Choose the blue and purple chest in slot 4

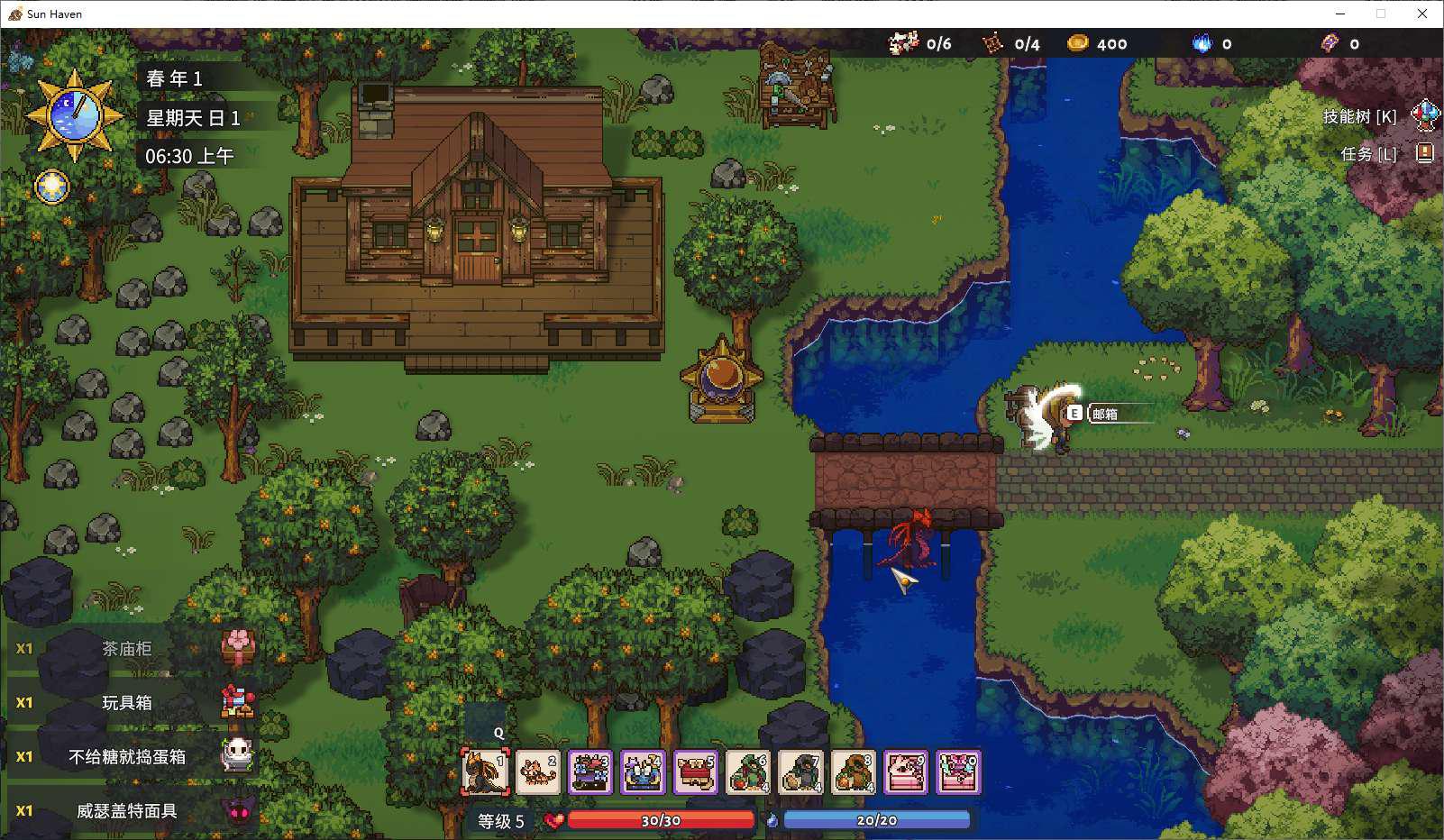[x=643, y=772]
